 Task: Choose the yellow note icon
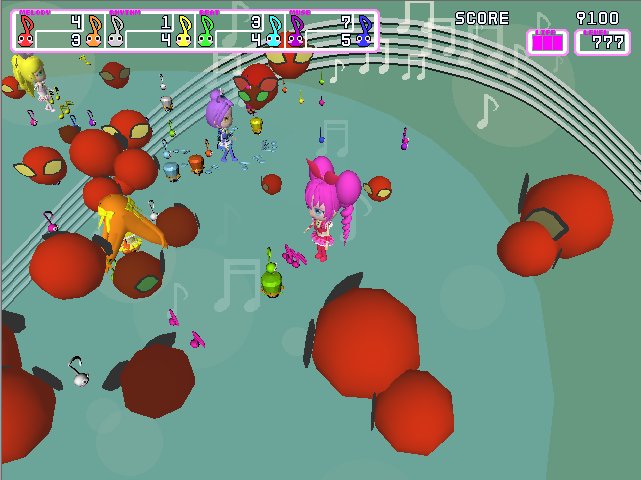(184, 31)
